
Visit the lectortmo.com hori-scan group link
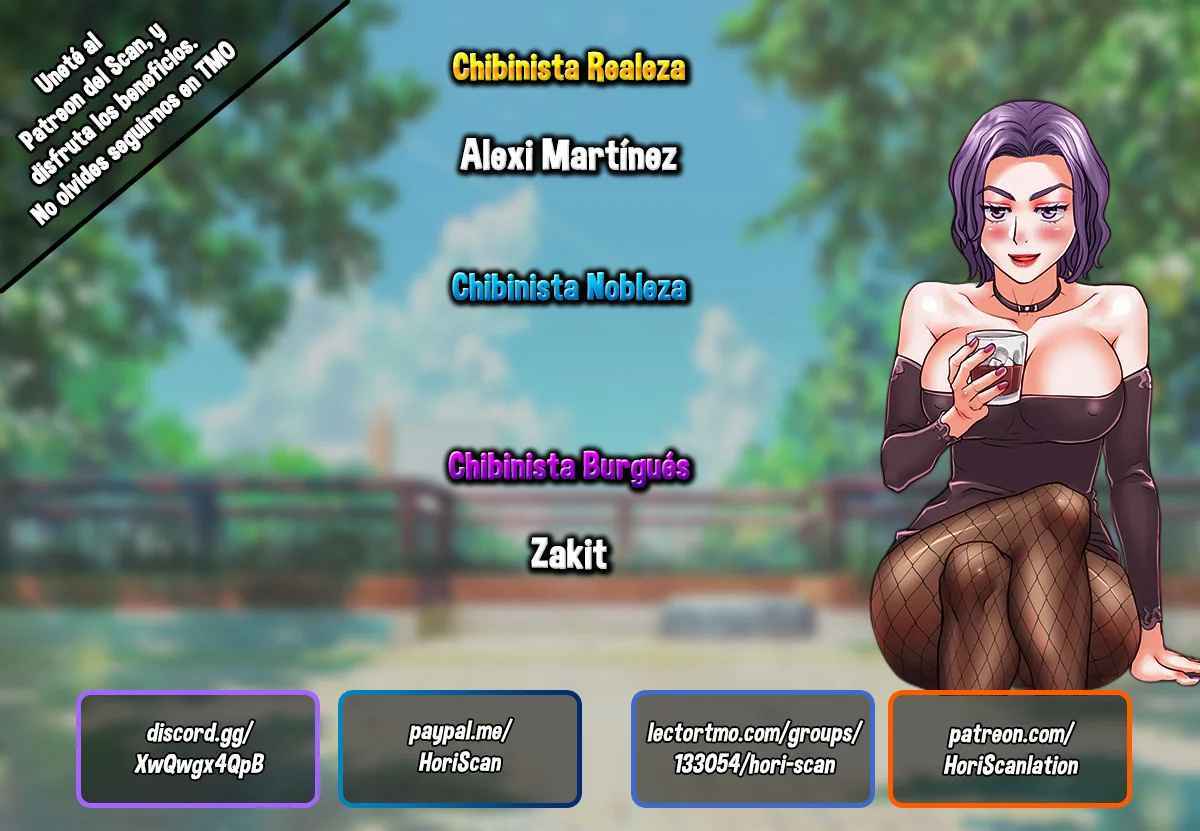point(753,748)
